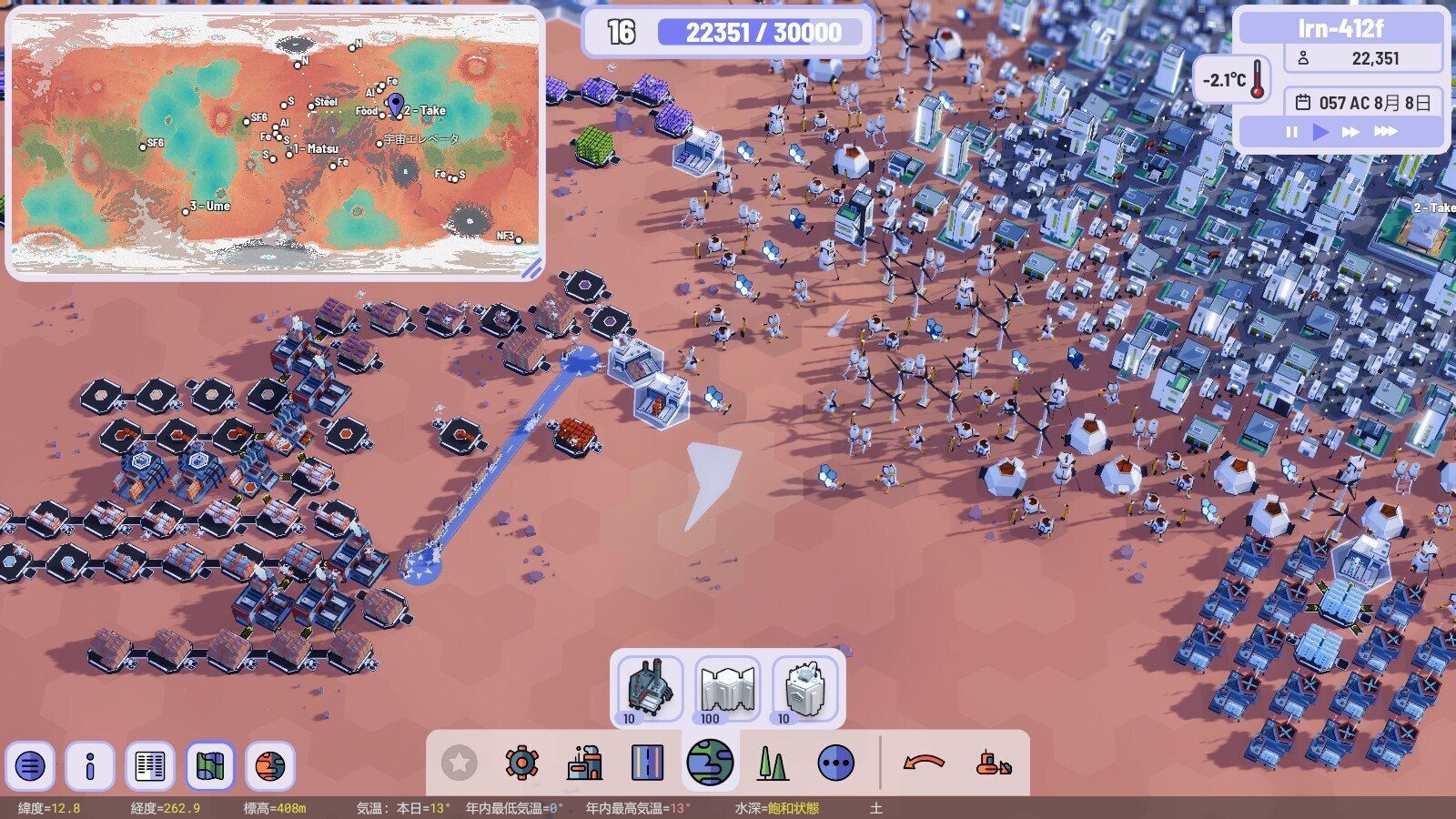The image size is (1456, 819).
Task: Open the terraforming globe category
Action: pyautogui.click(x=711, y=763)
